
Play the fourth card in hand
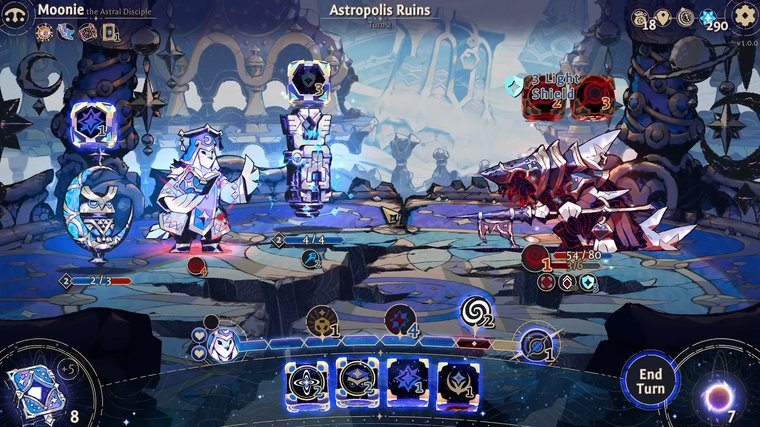click(x=457, y=384)
